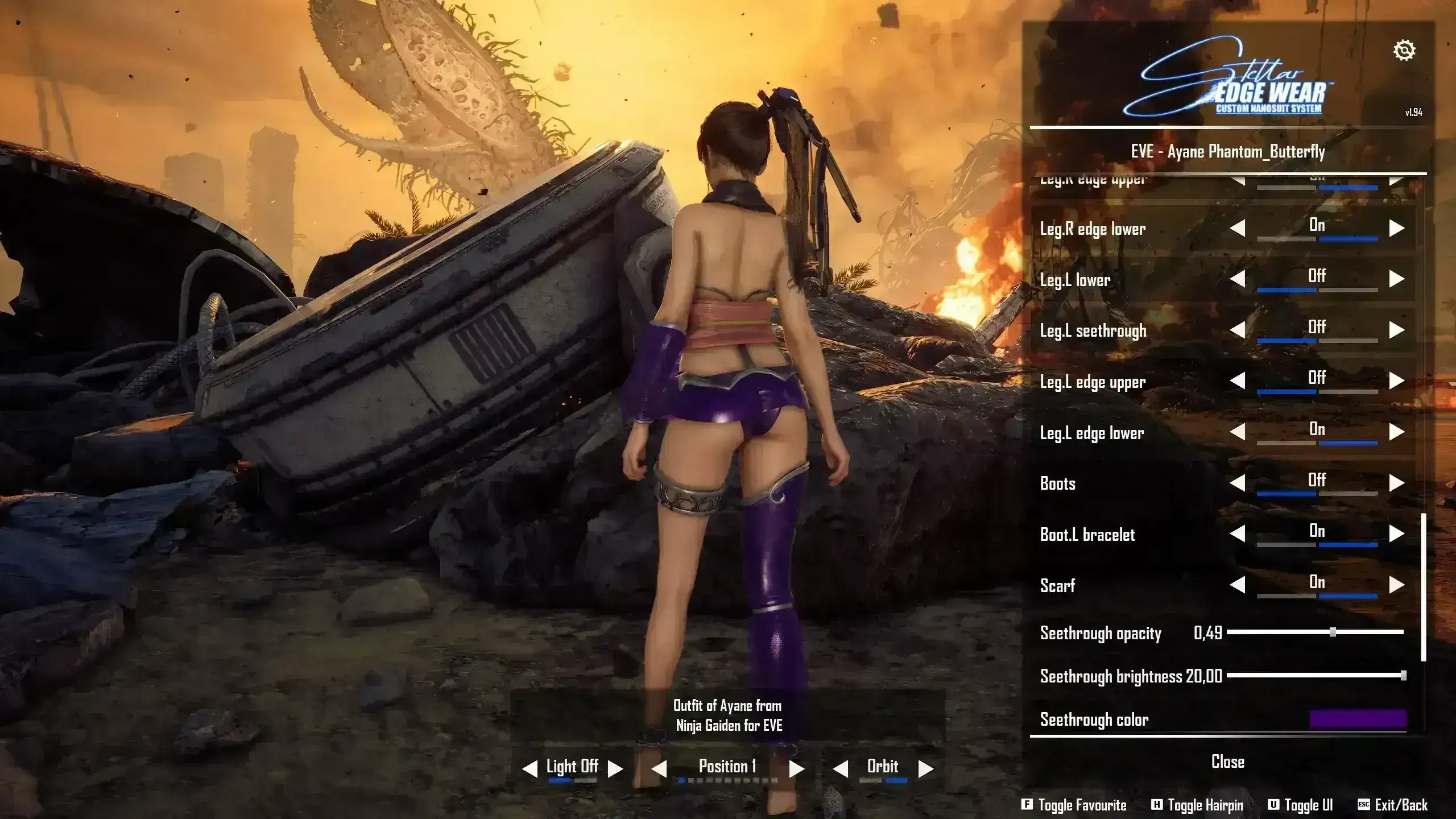
Task: Click left arrow for Boot.L bracelet
Action: [x=1238, y=534]
